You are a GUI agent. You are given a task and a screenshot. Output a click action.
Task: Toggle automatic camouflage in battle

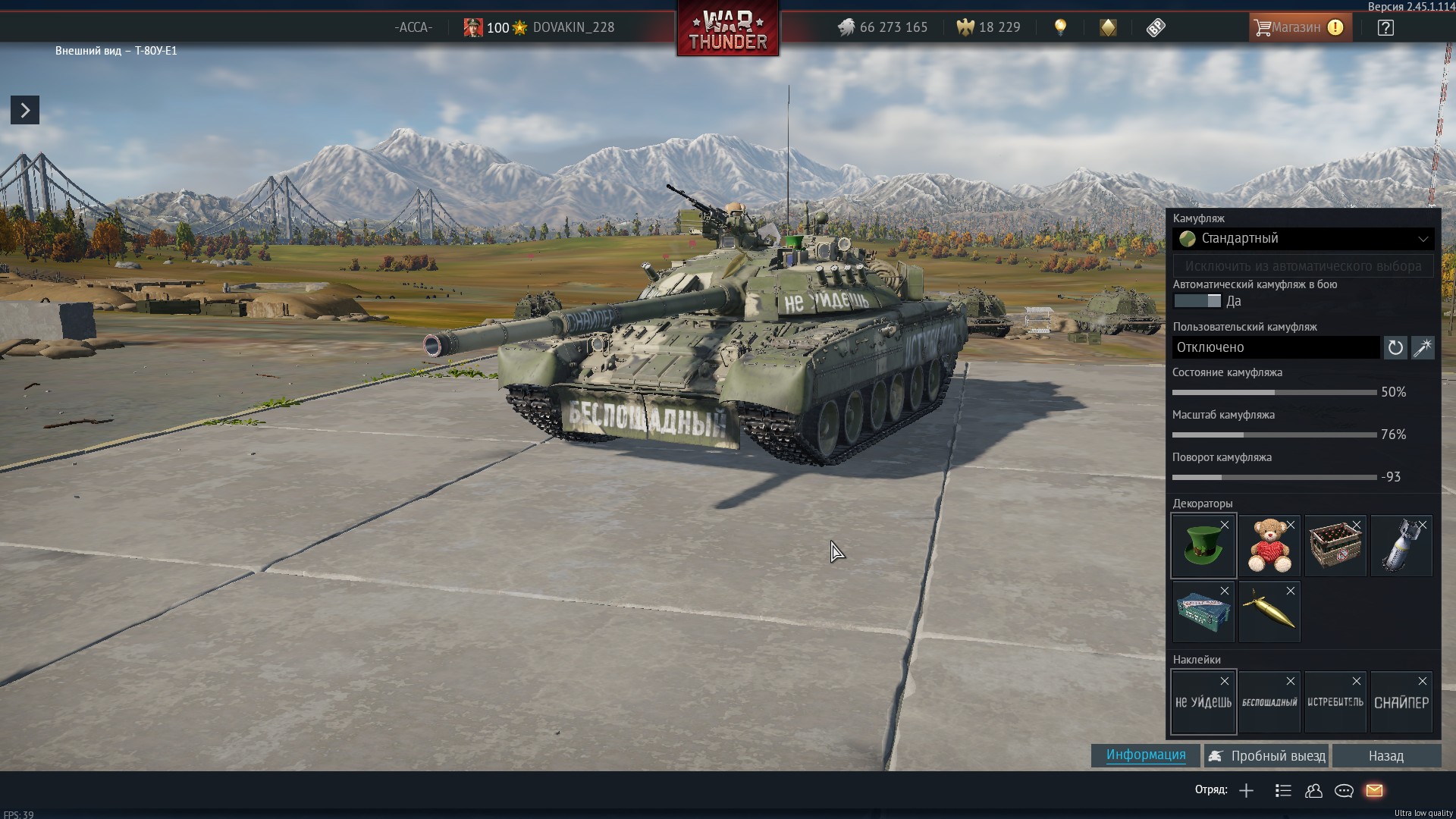(x=1197, y=301)
